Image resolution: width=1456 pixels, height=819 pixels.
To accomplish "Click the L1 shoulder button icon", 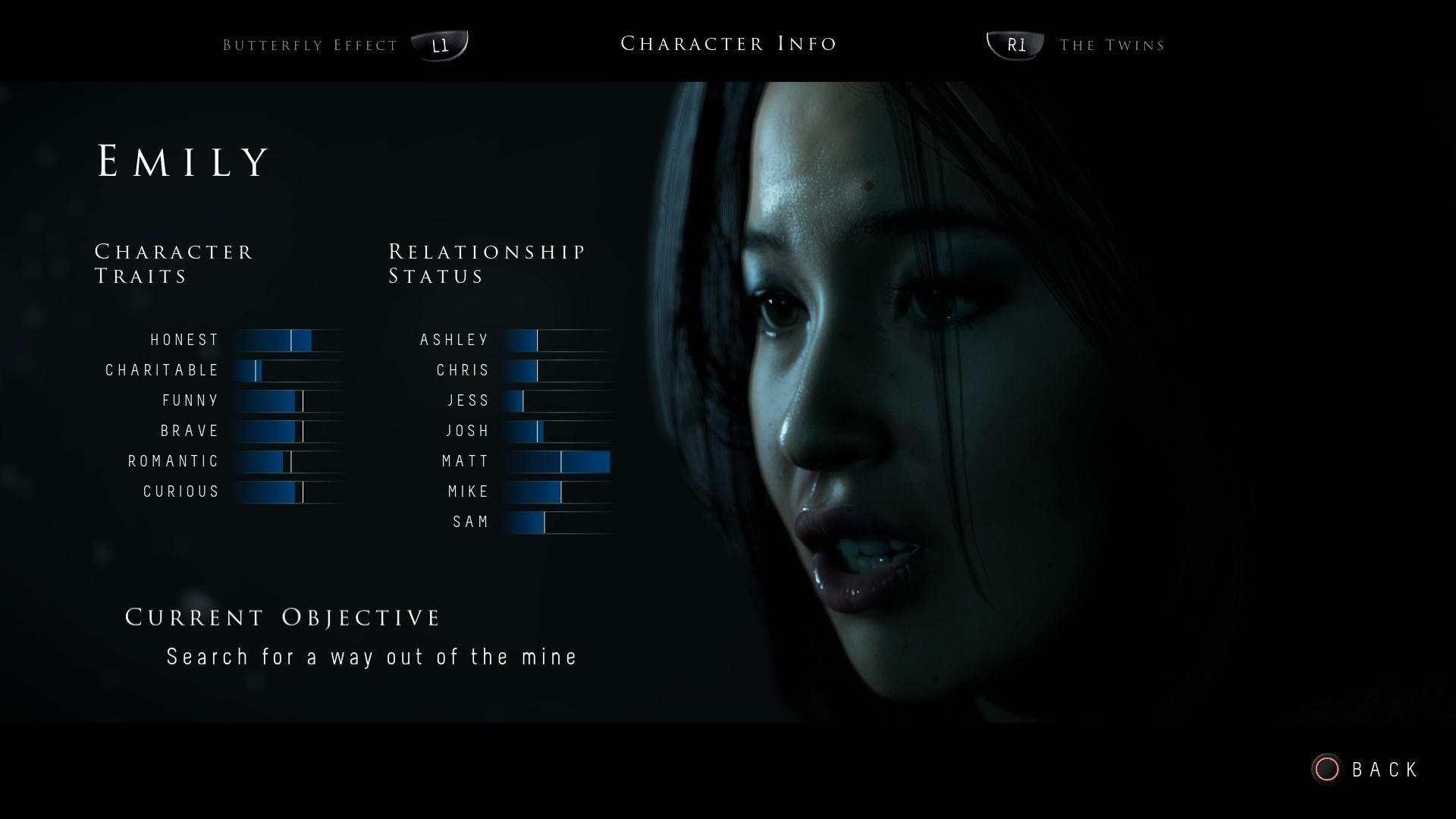I will click(x=440, y=44).
